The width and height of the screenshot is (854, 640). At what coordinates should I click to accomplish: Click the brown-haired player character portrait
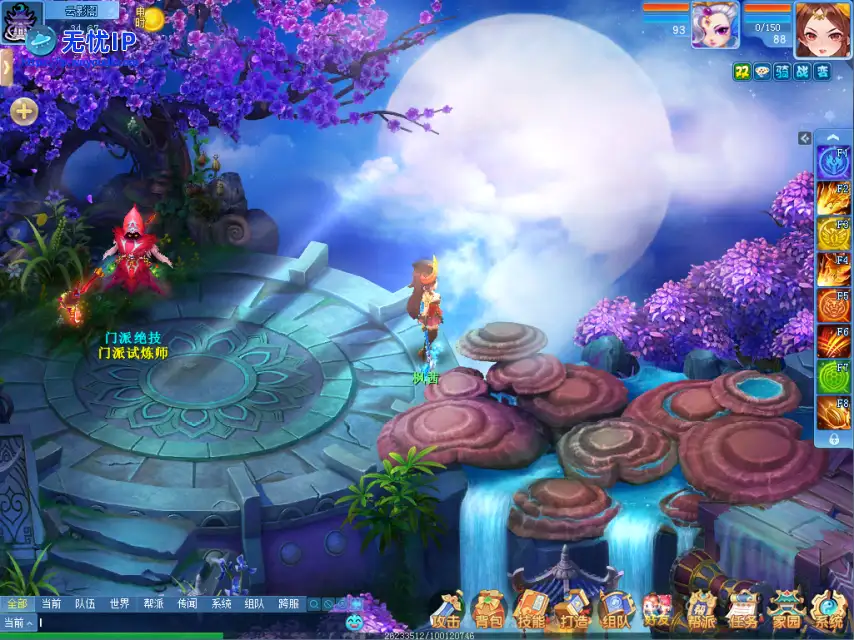(x=823, y=28)
